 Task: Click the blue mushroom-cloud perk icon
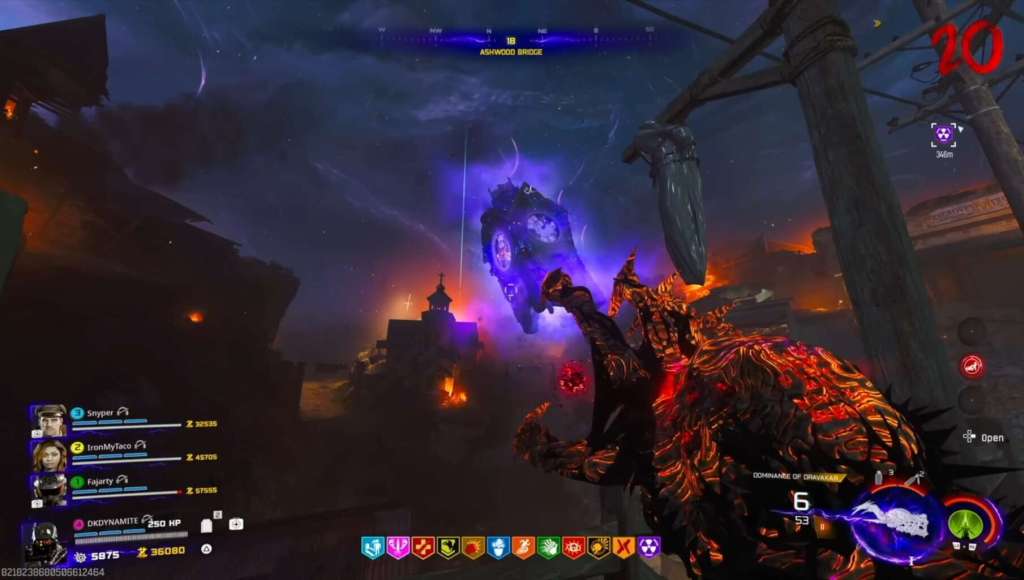pyautogui.click(x=498, y=547)
